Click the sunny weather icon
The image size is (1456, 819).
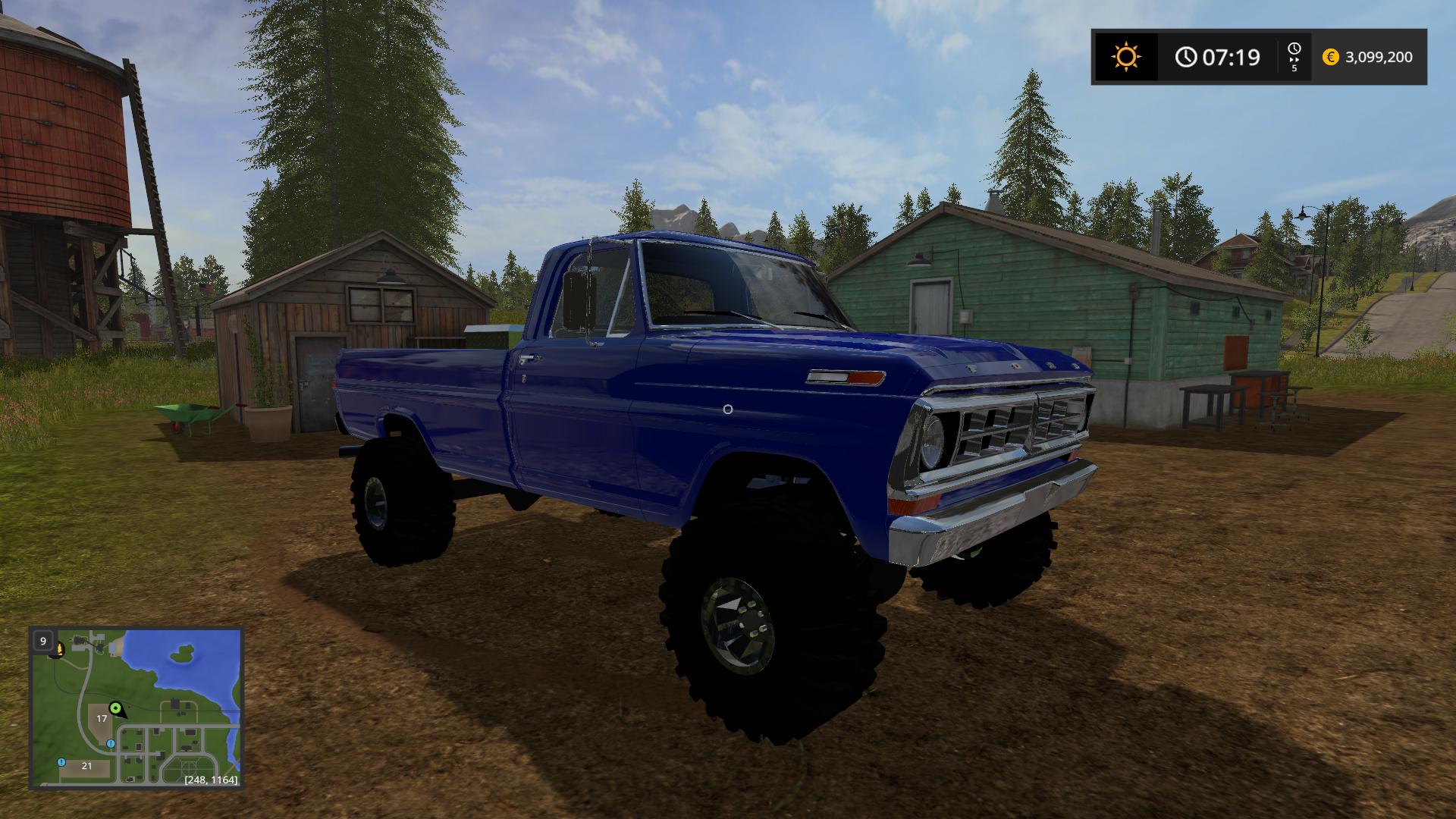(x=1126, y=57)
